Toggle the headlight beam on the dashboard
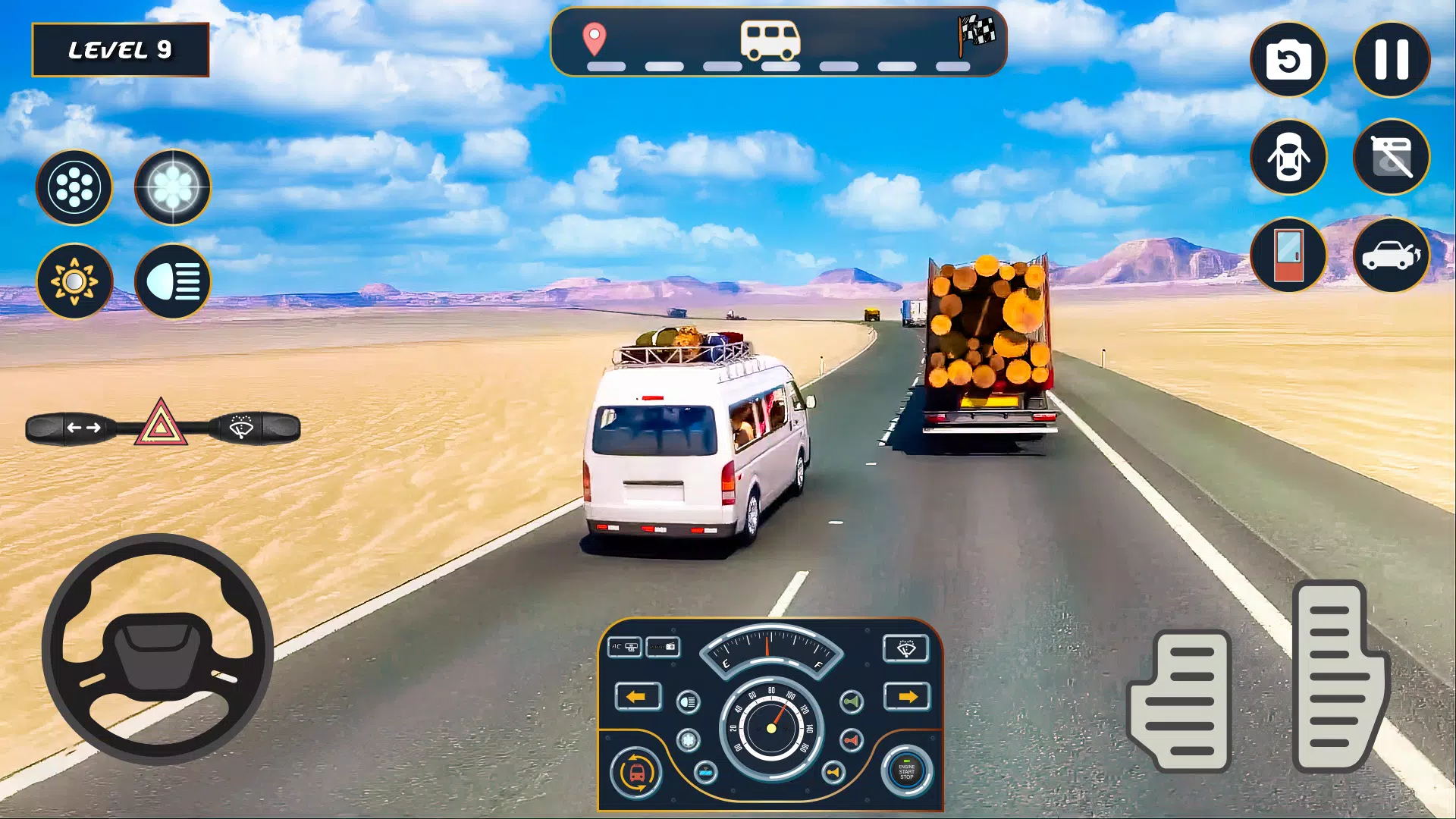Viewport: 1456px width, 819px height. 687,701
